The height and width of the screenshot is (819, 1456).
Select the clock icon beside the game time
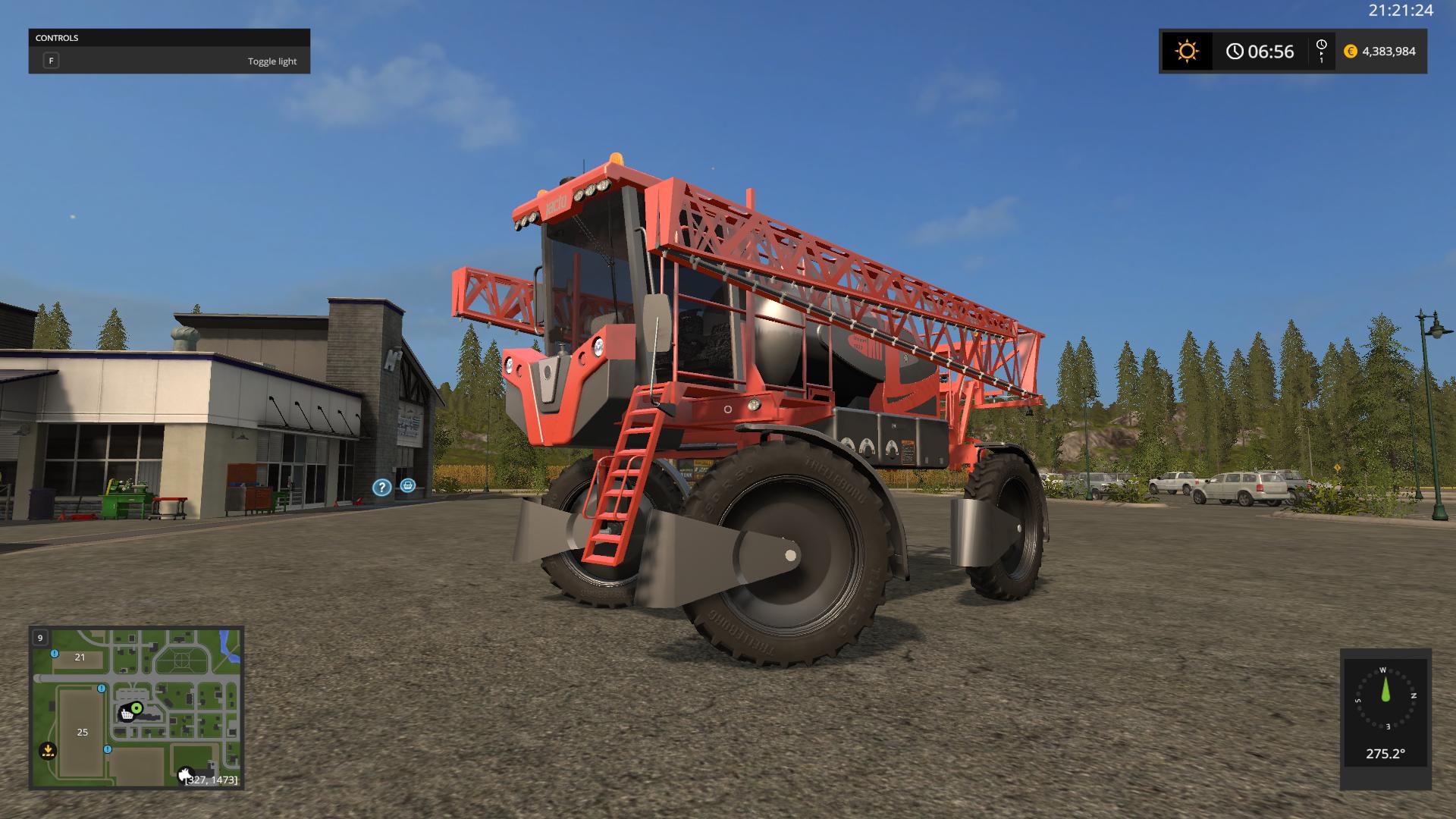pos(1234,52)
